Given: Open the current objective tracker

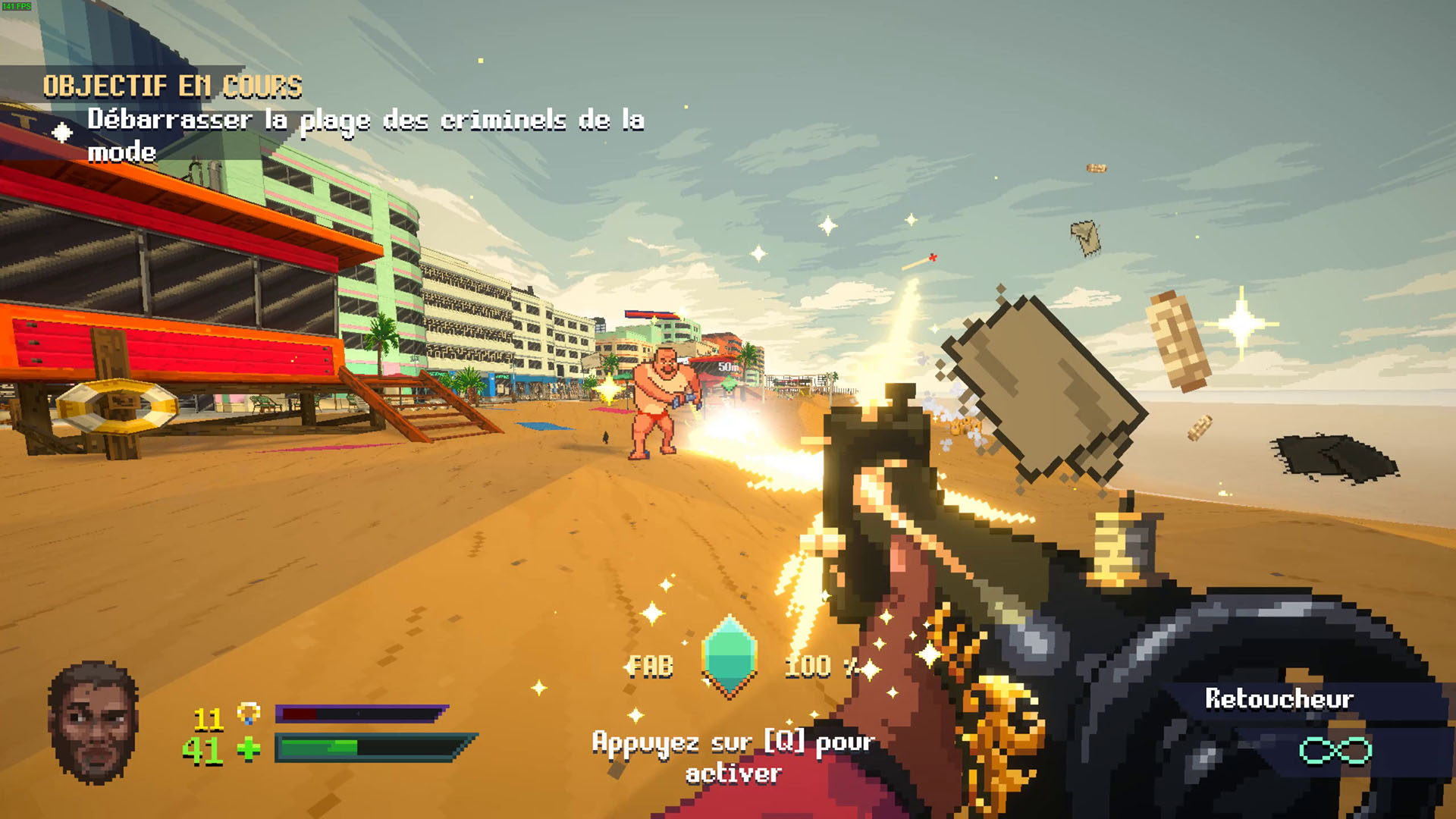Looking at the screenshot, I should [x=173, y=86].
